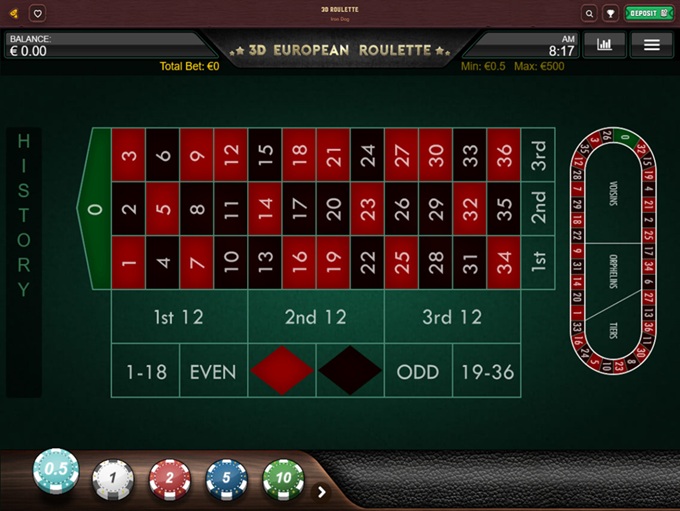The image size is (680, 511).
Task: Show more chips with the arrow
Action: (x=322, y=491)
